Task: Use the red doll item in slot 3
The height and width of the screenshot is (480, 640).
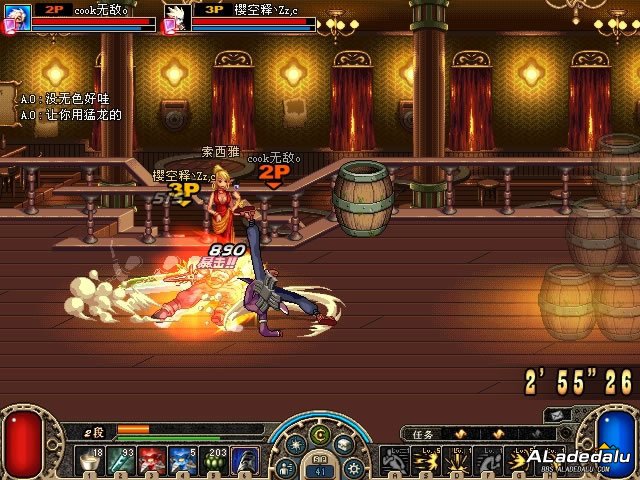Action: coord(153,461)
